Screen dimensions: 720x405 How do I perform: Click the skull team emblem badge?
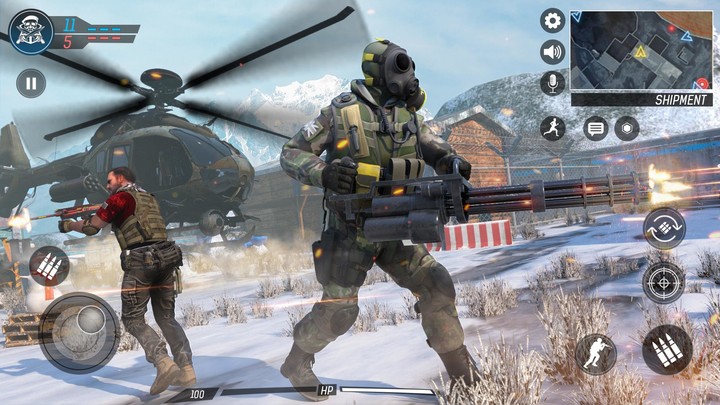click(30, 31)
